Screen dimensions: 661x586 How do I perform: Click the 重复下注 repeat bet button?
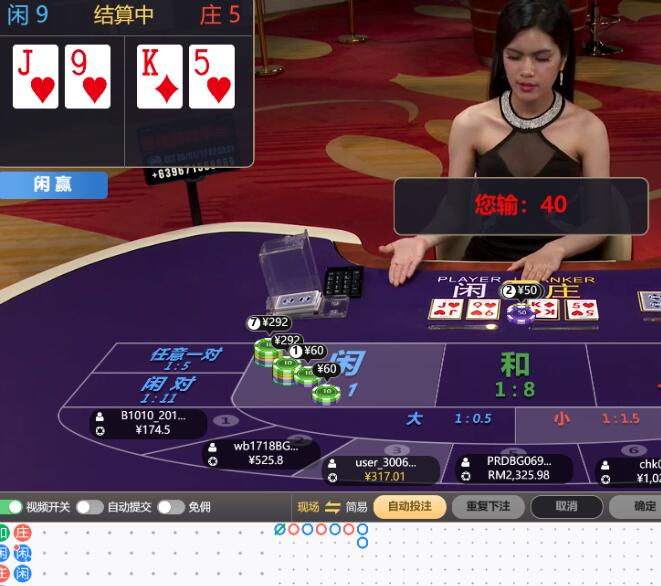click(488, 507)
